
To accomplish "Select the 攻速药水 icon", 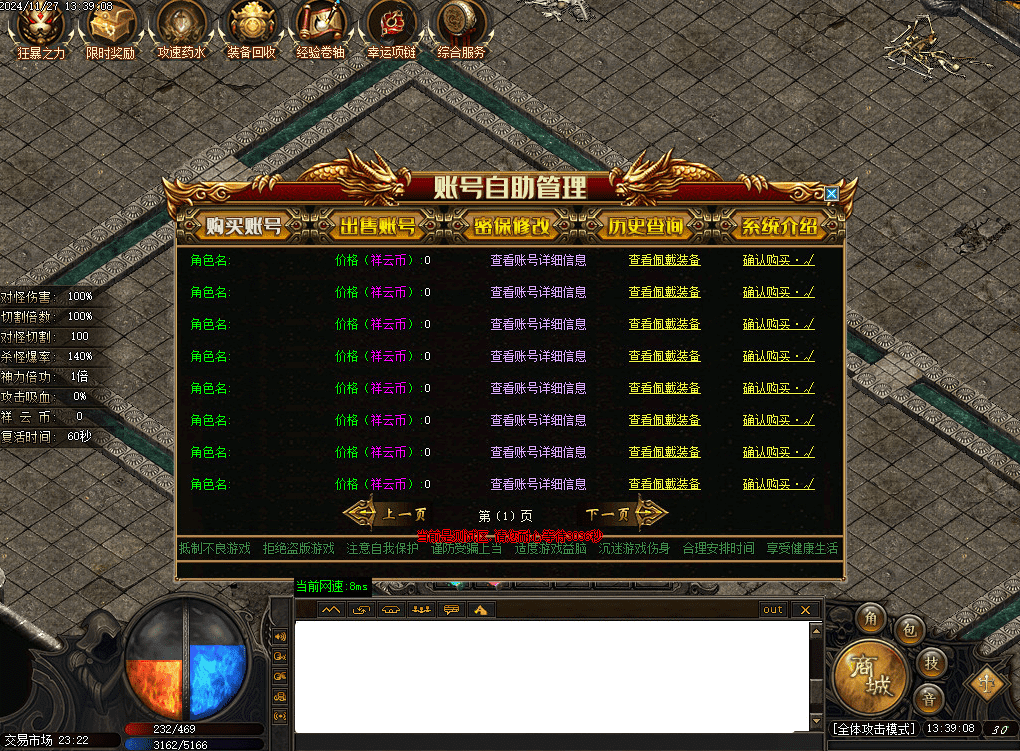I will pyautogui.click(x=181, y=23).
